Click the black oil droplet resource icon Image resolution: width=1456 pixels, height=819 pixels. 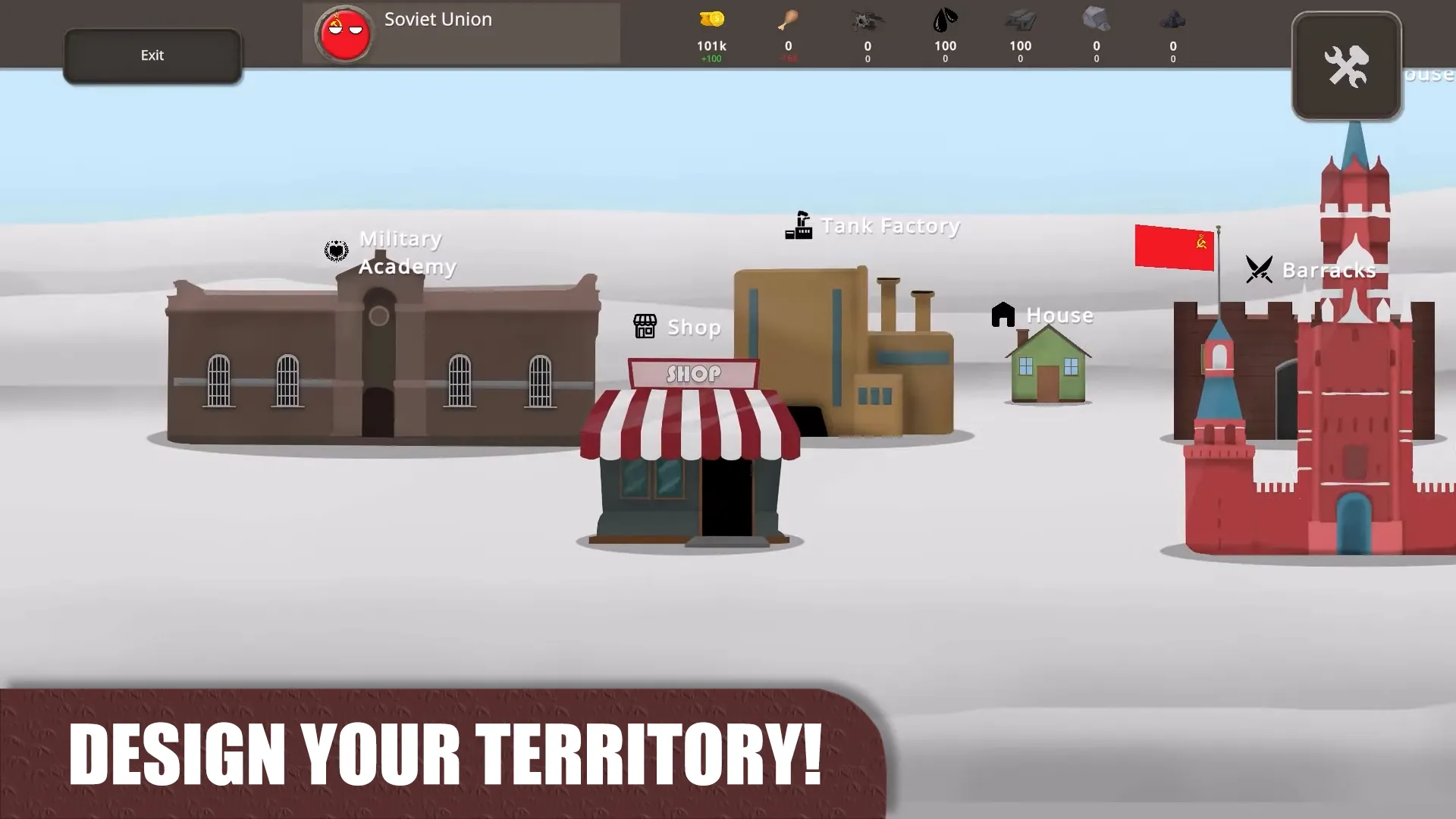[944, 20]
